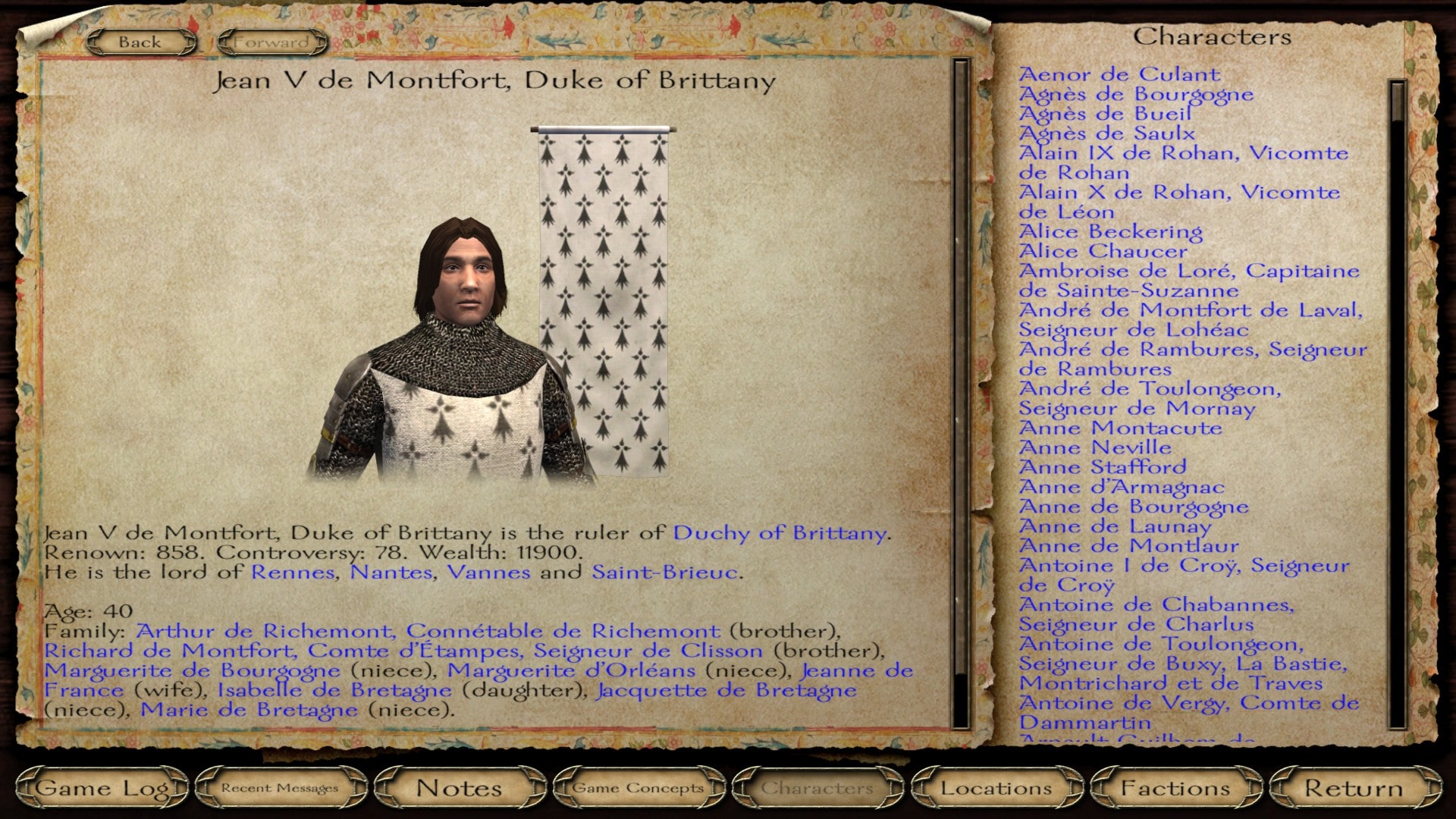Show the Game Concepts page
The image size is (1456, 819).
click(638, 789)
